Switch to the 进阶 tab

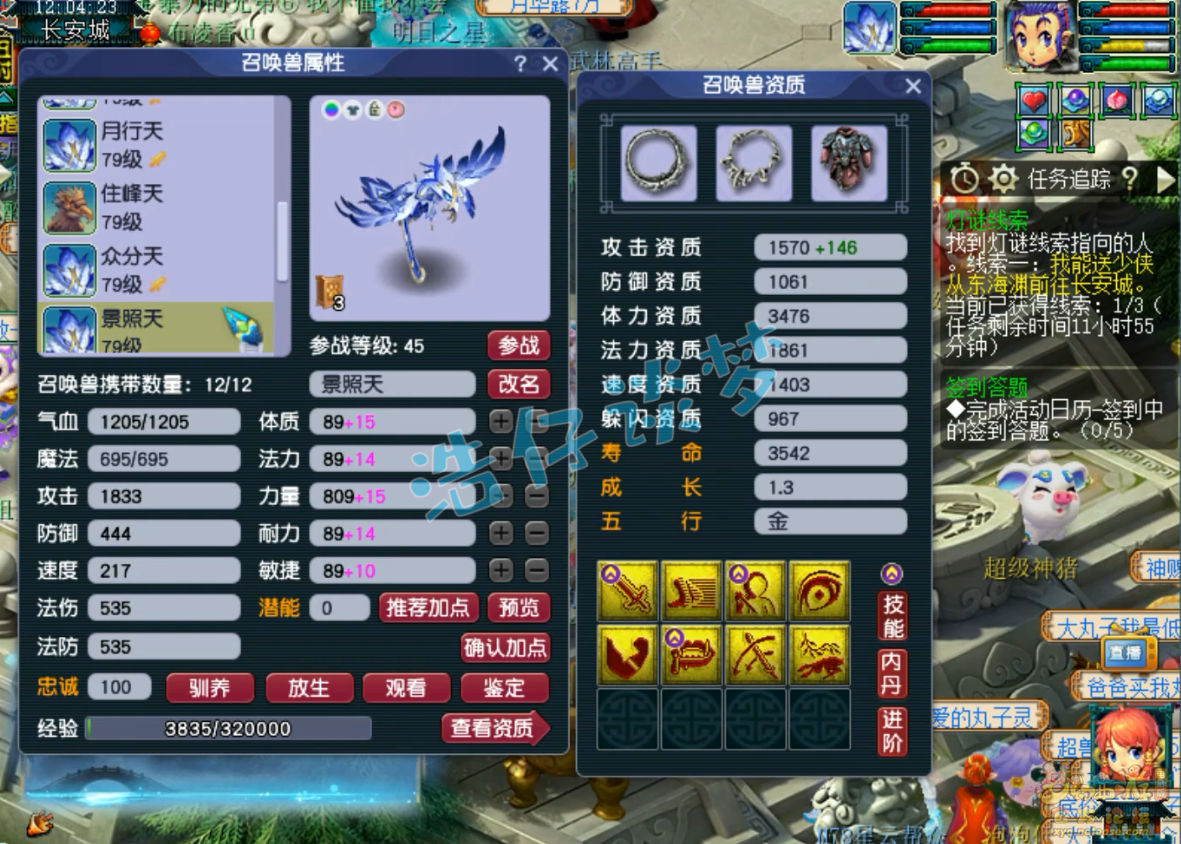tap(892, 731)
